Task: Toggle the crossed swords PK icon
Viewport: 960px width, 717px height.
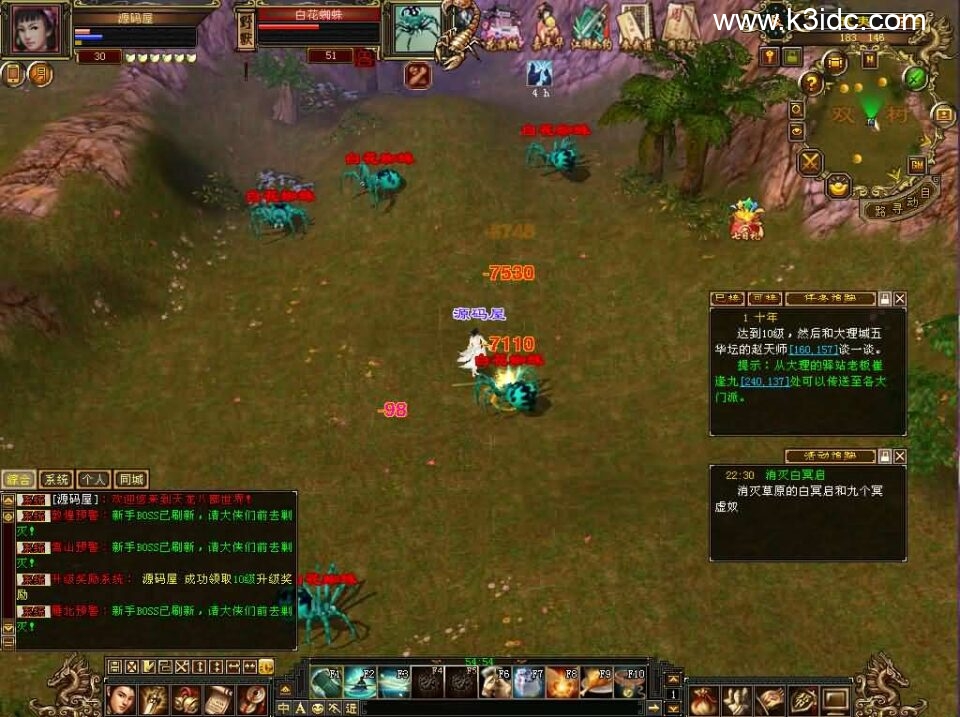Action: tap(810, 161)
